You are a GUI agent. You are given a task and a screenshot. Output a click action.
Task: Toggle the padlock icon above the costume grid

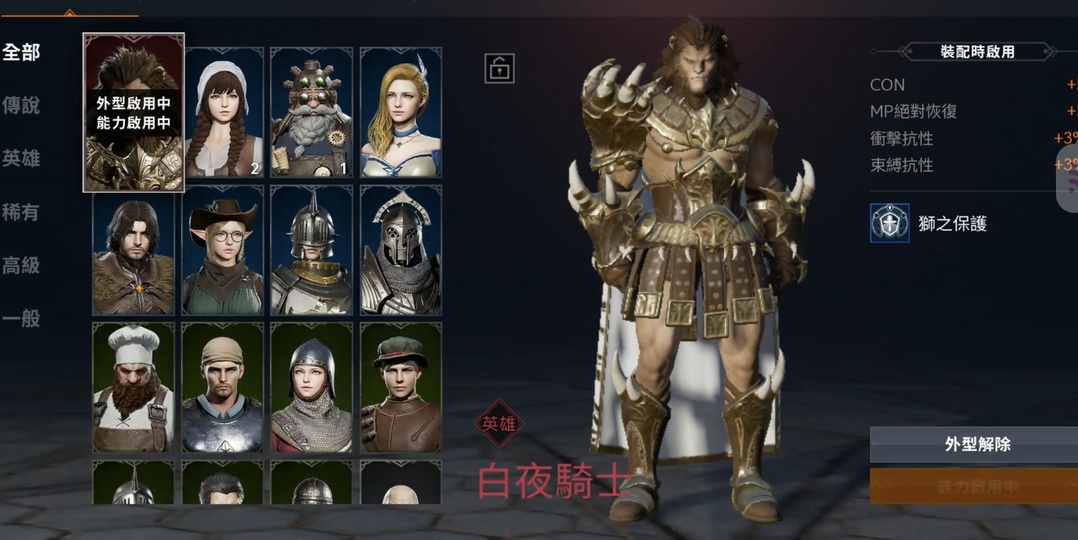tap(499, 68)
